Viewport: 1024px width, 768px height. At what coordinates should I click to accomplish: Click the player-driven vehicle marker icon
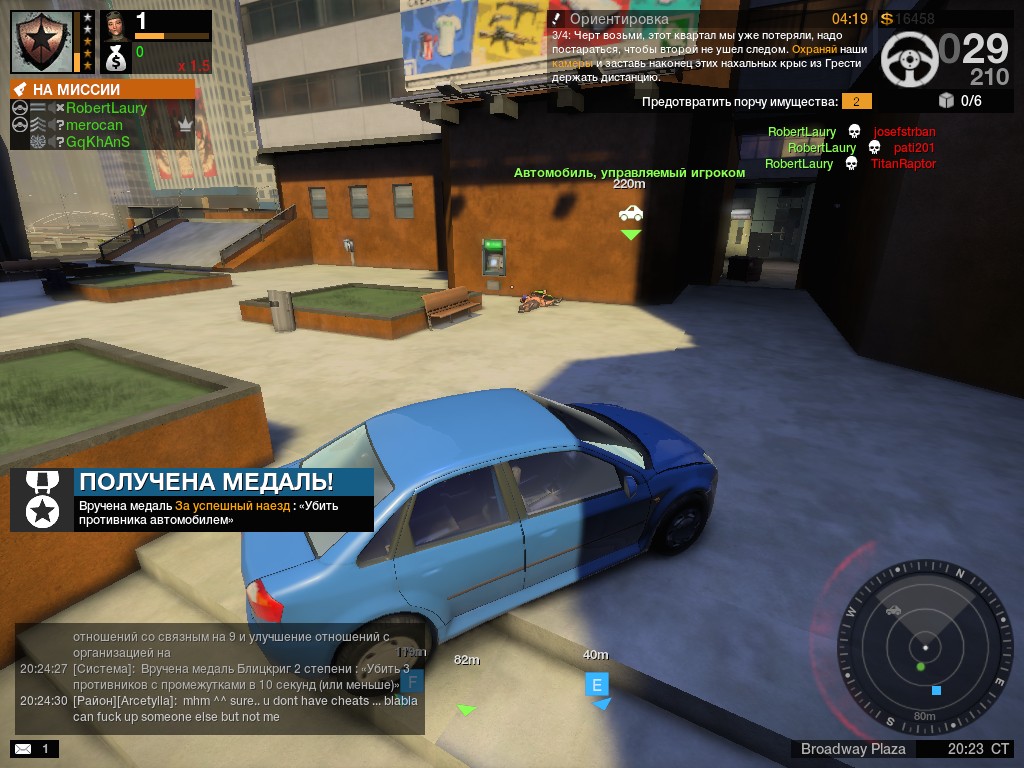[x=631, y=213]
